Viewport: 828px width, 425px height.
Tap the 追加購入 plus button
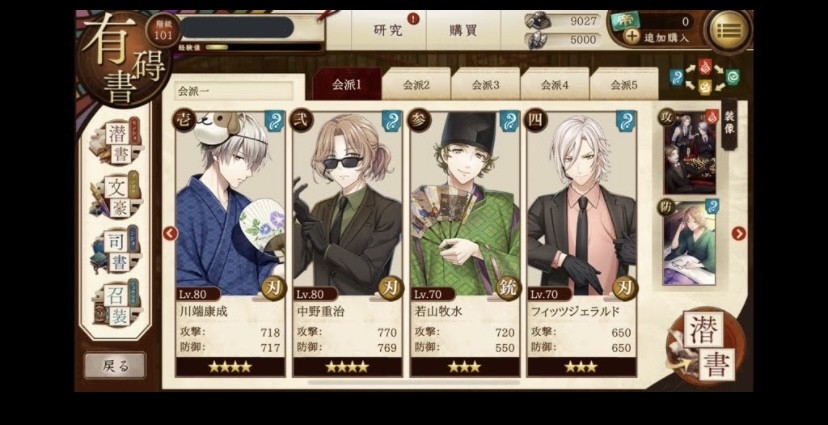tap(632, 36)
